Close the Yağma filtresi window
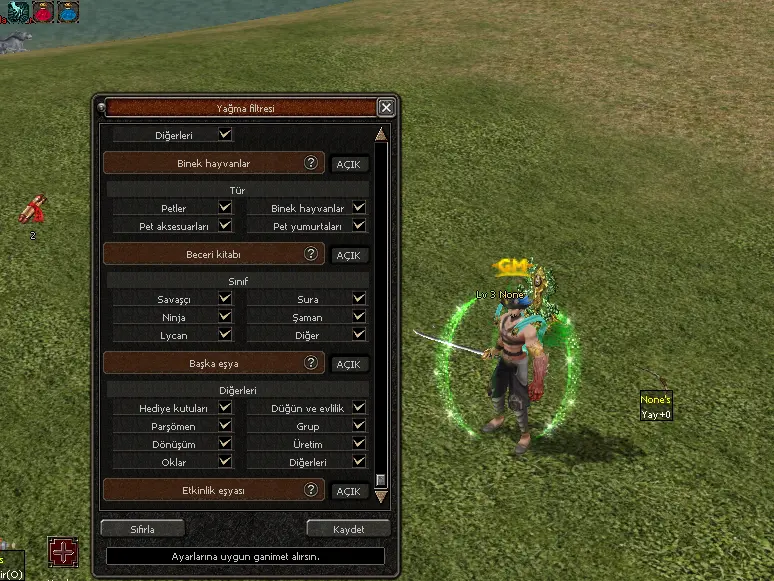Viewport: 774px width, 581px height. (386, 108)
